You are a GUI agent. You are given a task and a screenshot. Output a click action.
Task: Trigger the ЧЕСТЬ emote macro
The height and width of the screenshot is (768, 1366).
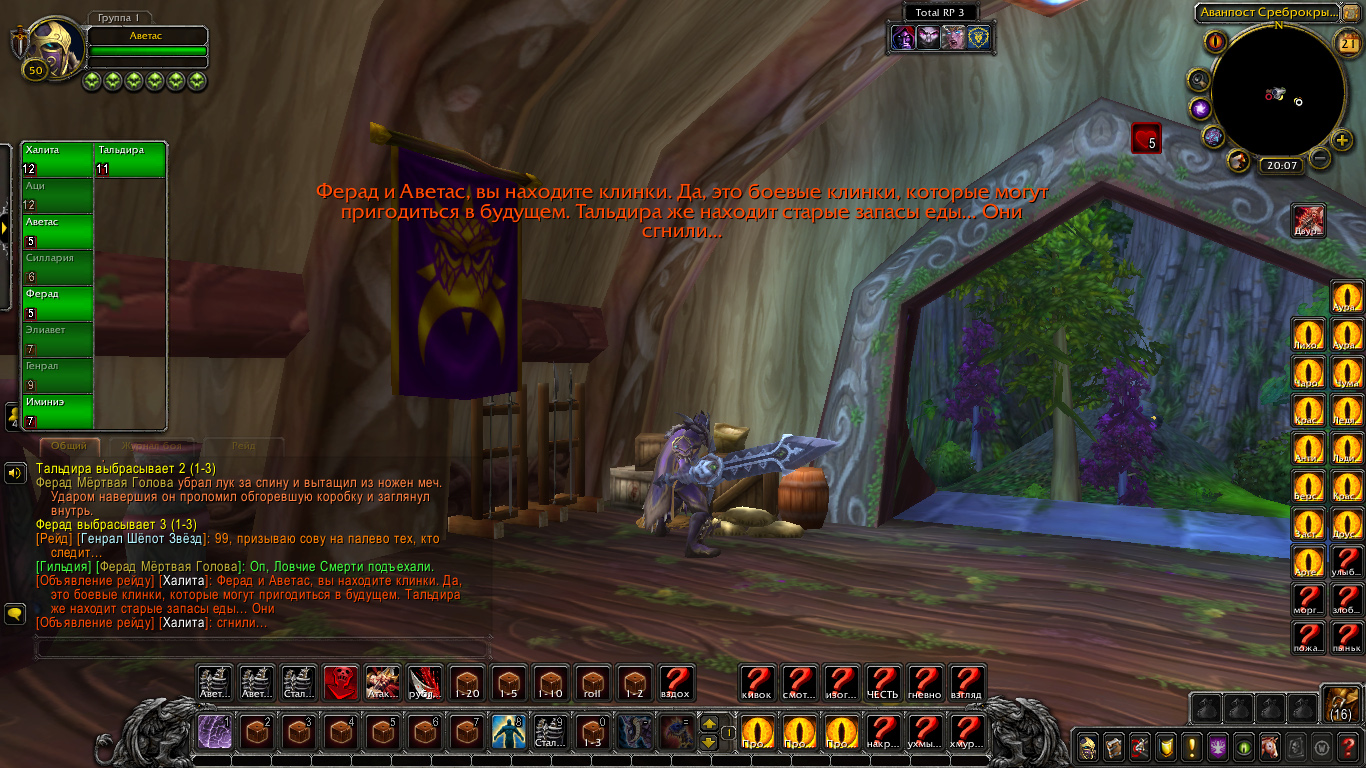coord(883,683)
